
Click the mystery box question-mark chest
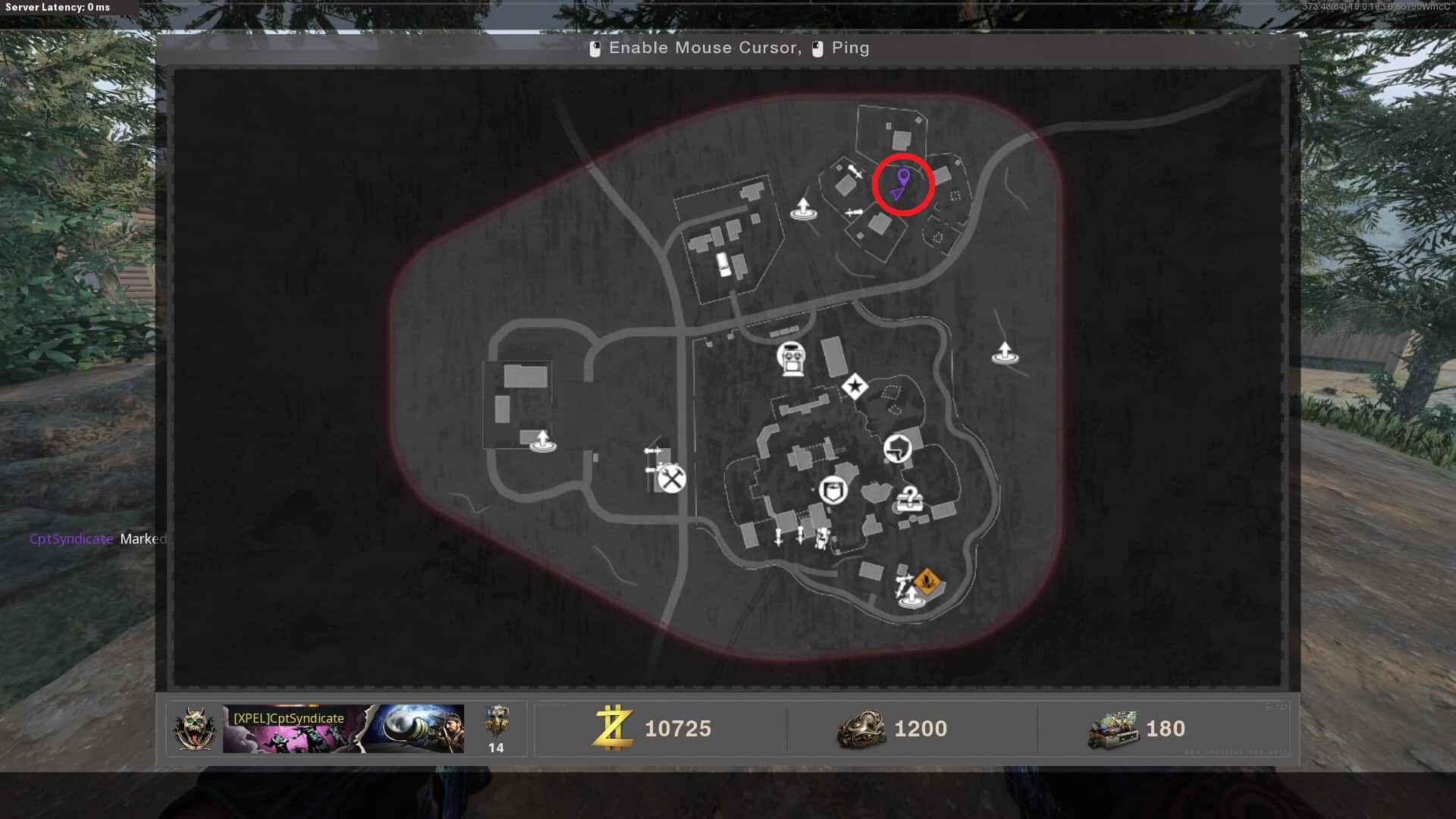point(908,500)
